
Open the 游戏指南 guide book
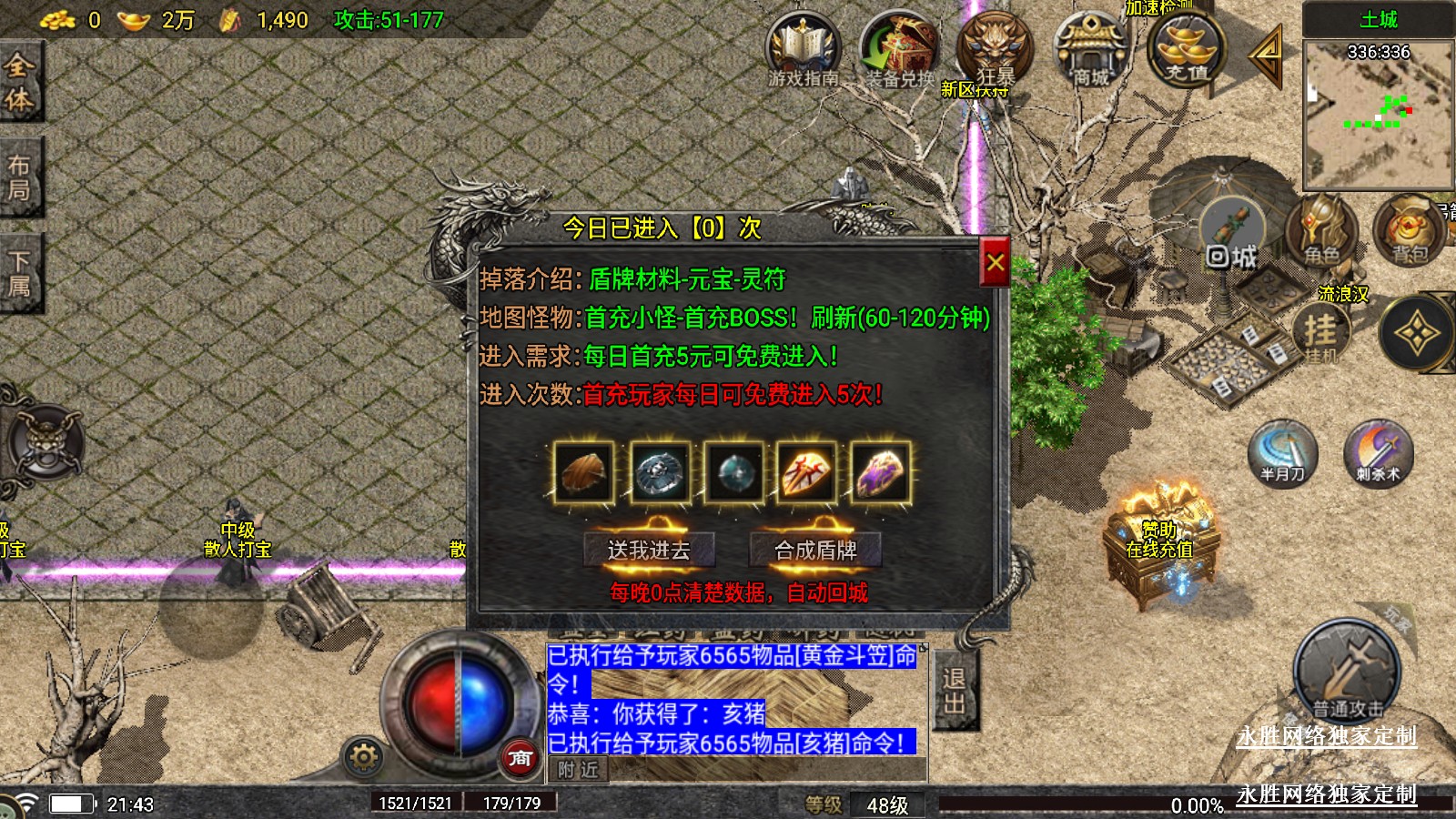click(x=803, y=51)
